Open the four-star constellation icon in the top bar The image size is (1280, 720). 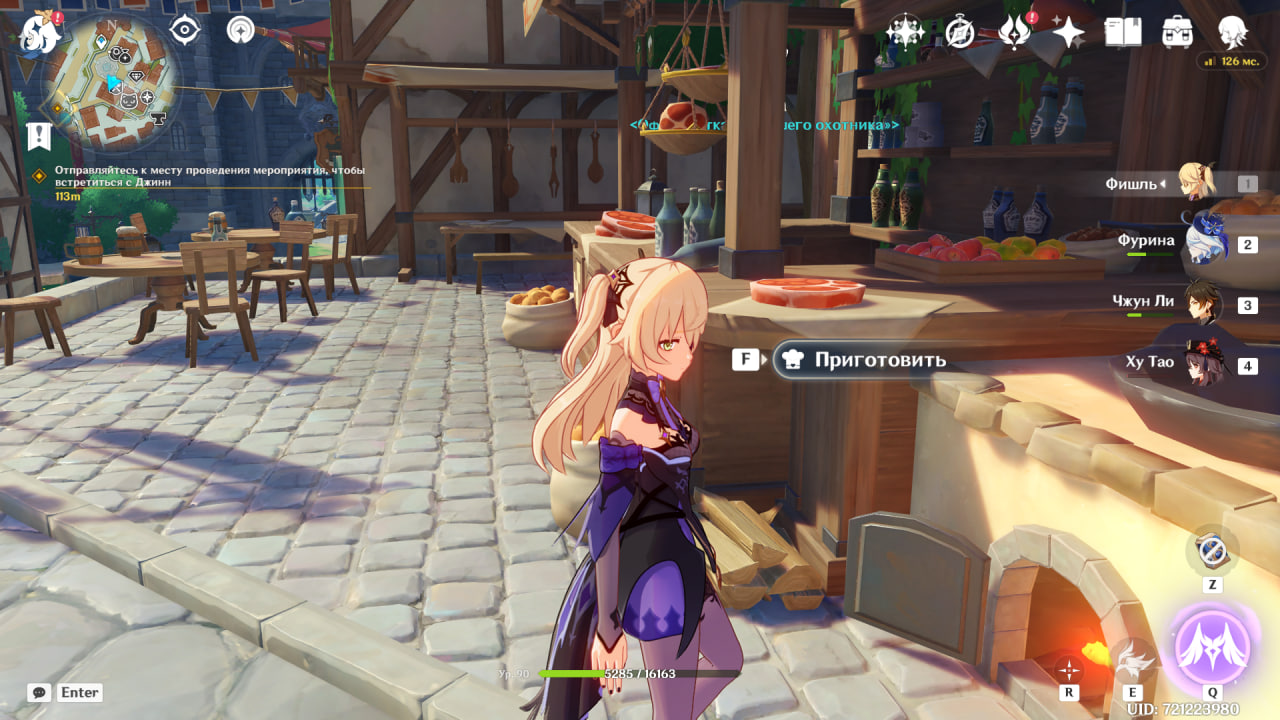tap(905, 31)
